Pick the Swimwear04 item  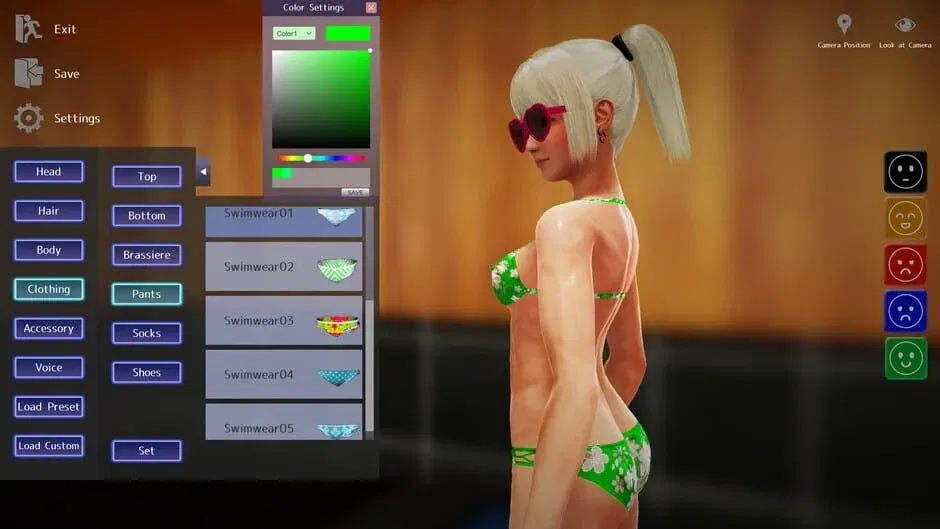[x=284, y=375]
